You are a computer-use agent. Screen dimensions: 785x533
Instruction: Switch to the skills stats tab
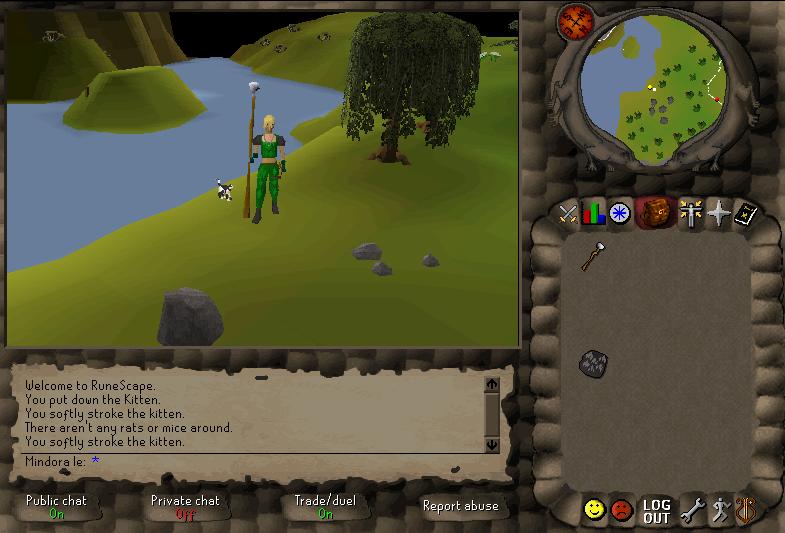(594, 213)
